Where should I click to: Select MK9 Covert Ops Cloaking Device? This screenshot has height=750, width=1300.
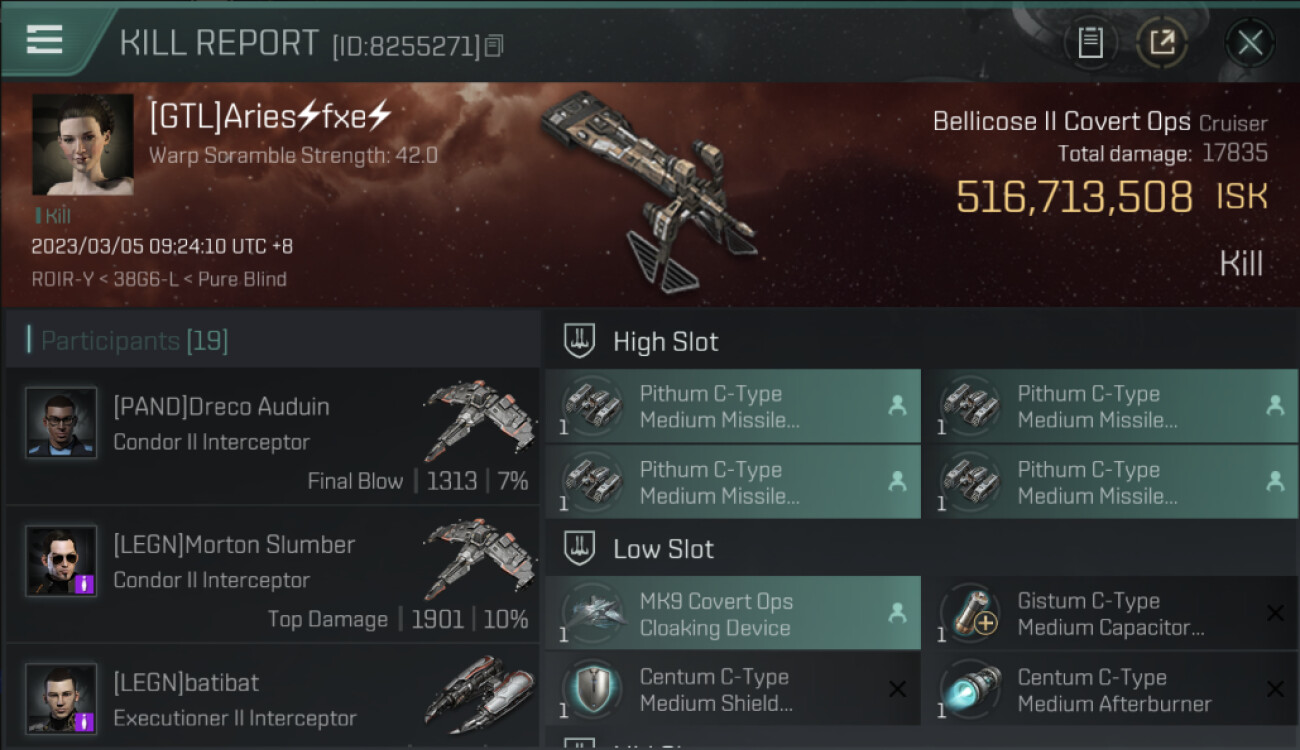pos(732,614)
